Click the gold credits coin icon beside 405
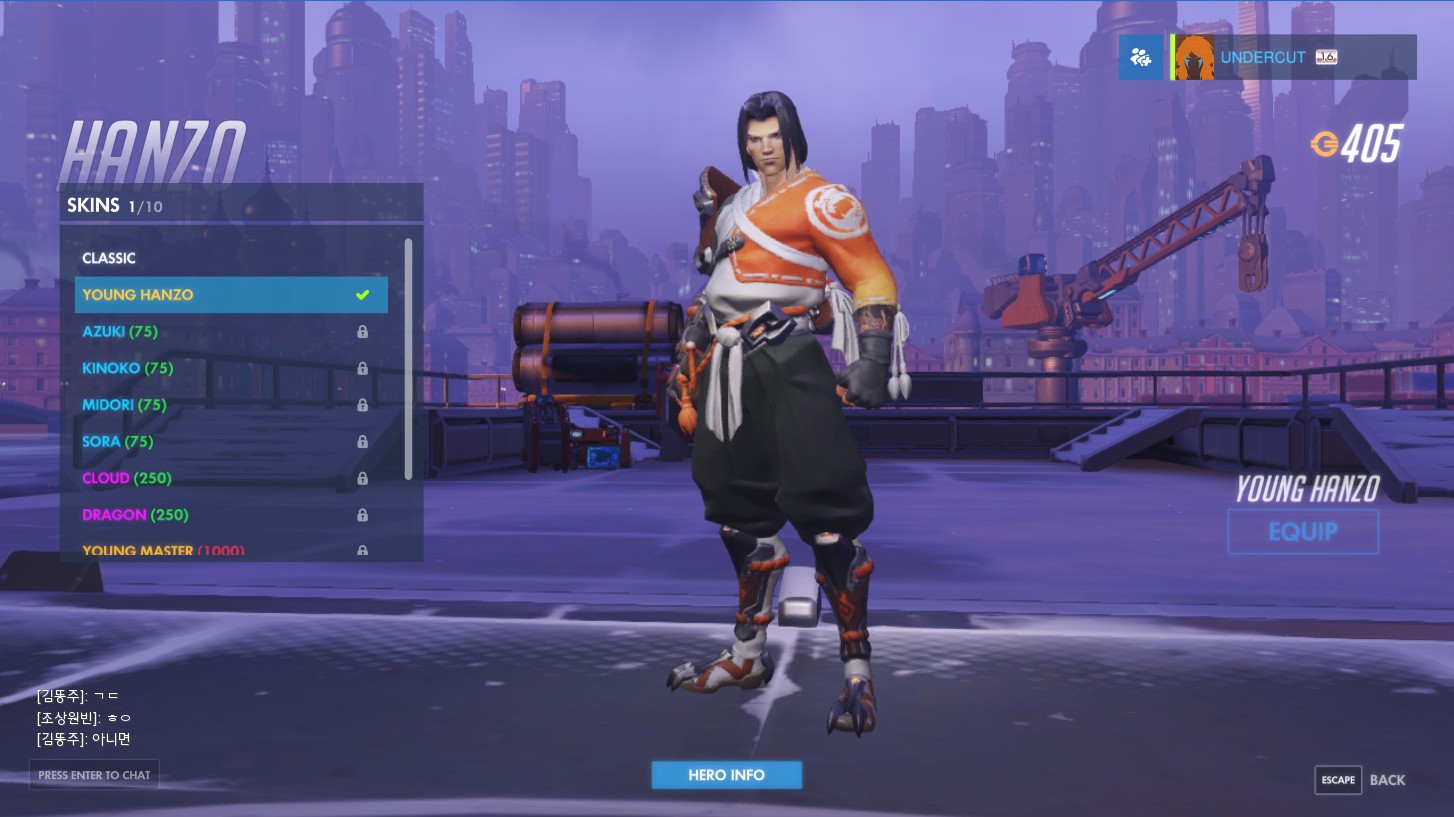 click(1327, 145)
